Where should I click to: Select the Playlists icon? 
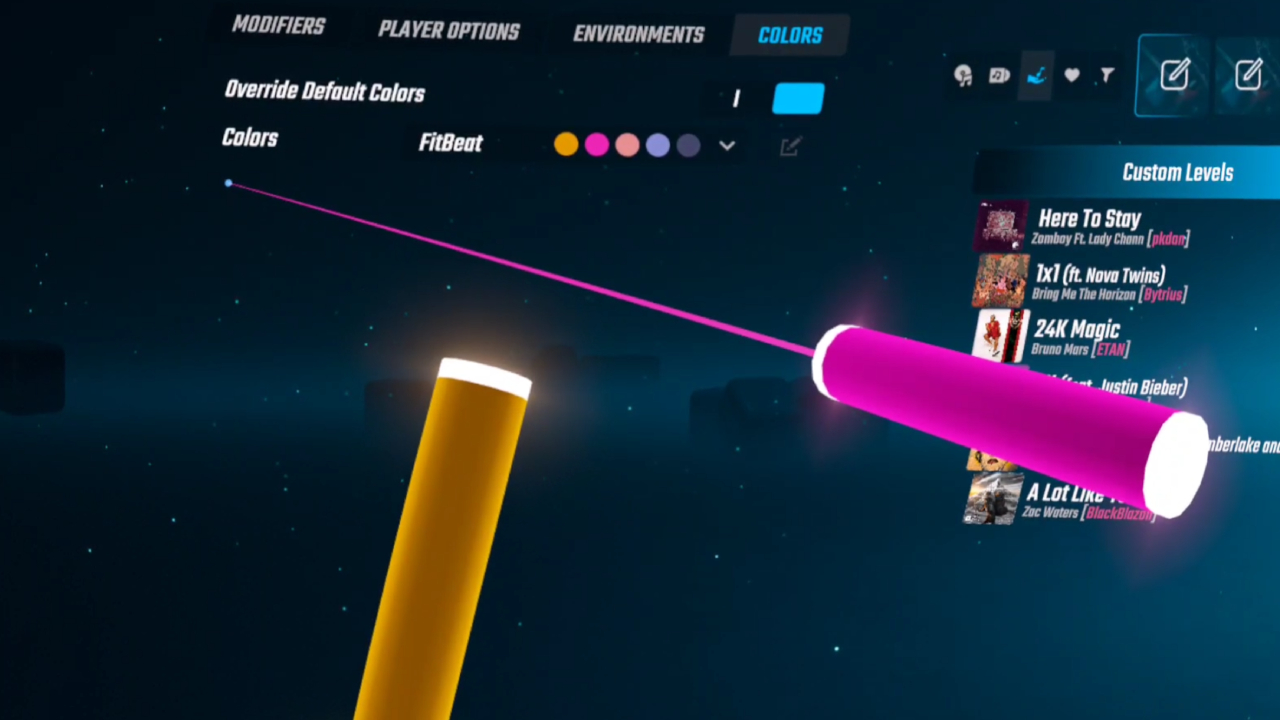(x=999, y=75)
